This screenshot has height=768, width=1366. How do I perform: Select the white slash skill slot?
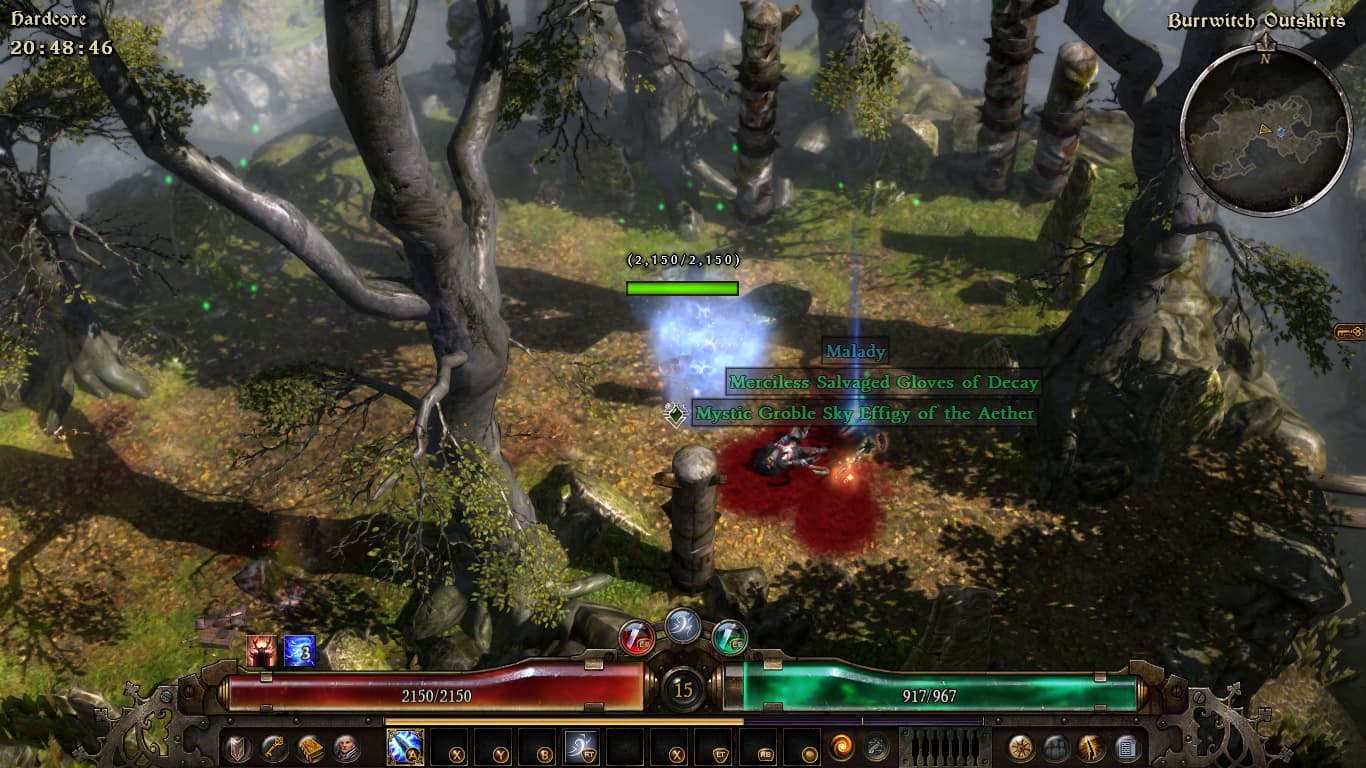tap(581, 747)
